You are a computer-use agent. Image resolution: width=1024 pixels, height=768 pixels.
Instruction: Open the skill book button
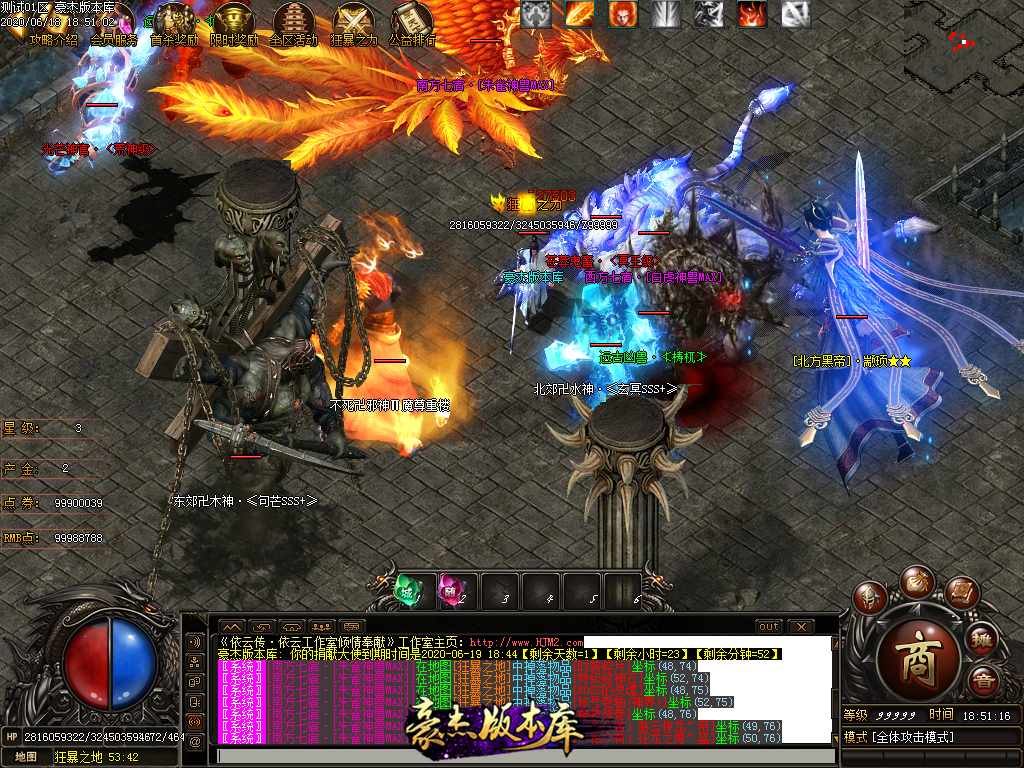click(x=961, y=595)
